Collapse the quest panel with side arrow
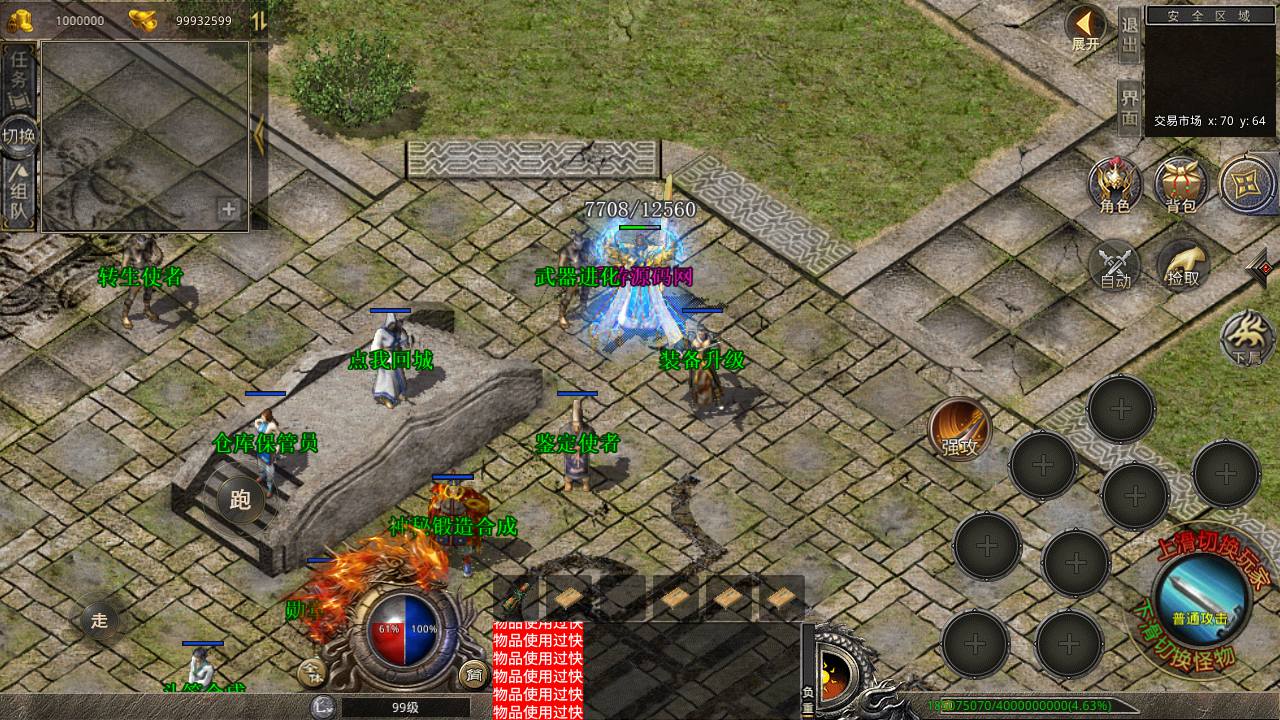This screenshot has height=720, width=1280. pos(258,135)
